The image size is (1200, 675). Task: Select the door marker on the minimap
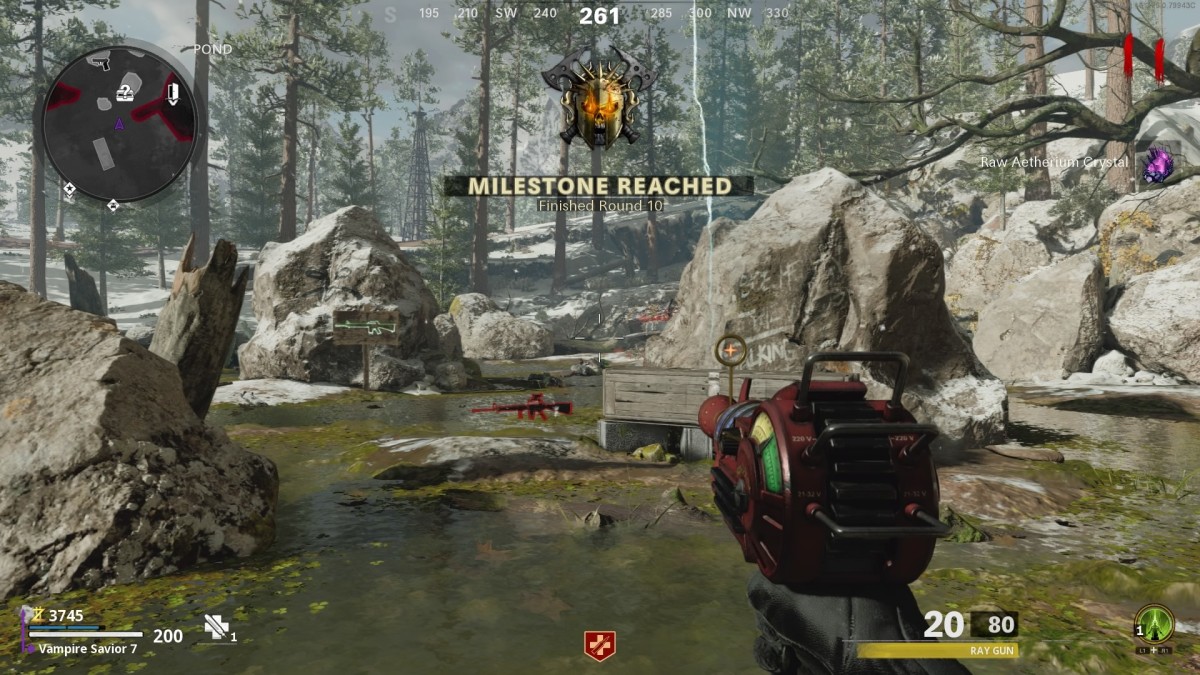tap(173, 95)
